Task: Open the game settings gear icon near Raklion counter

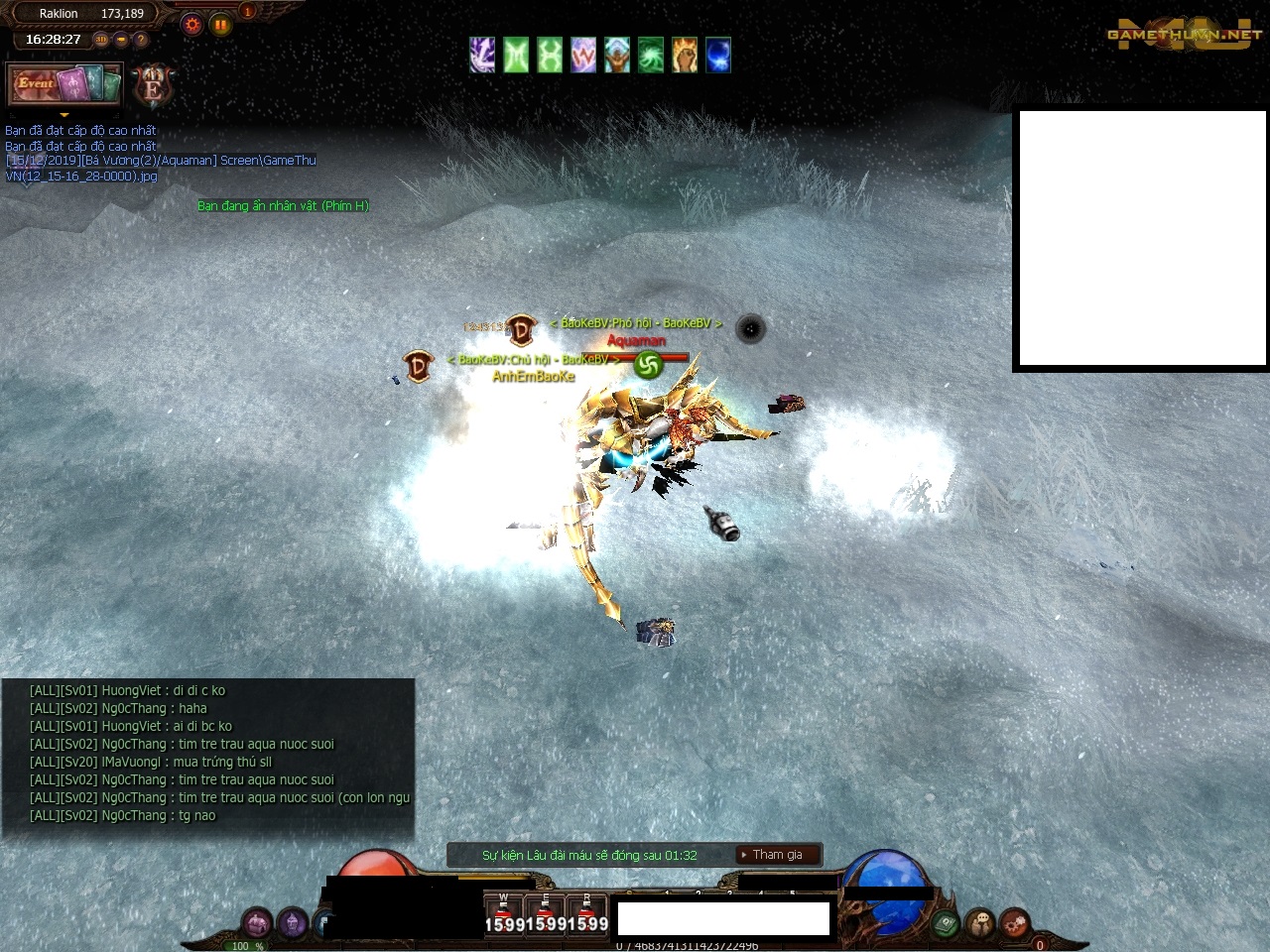Action: coord(192,24)
